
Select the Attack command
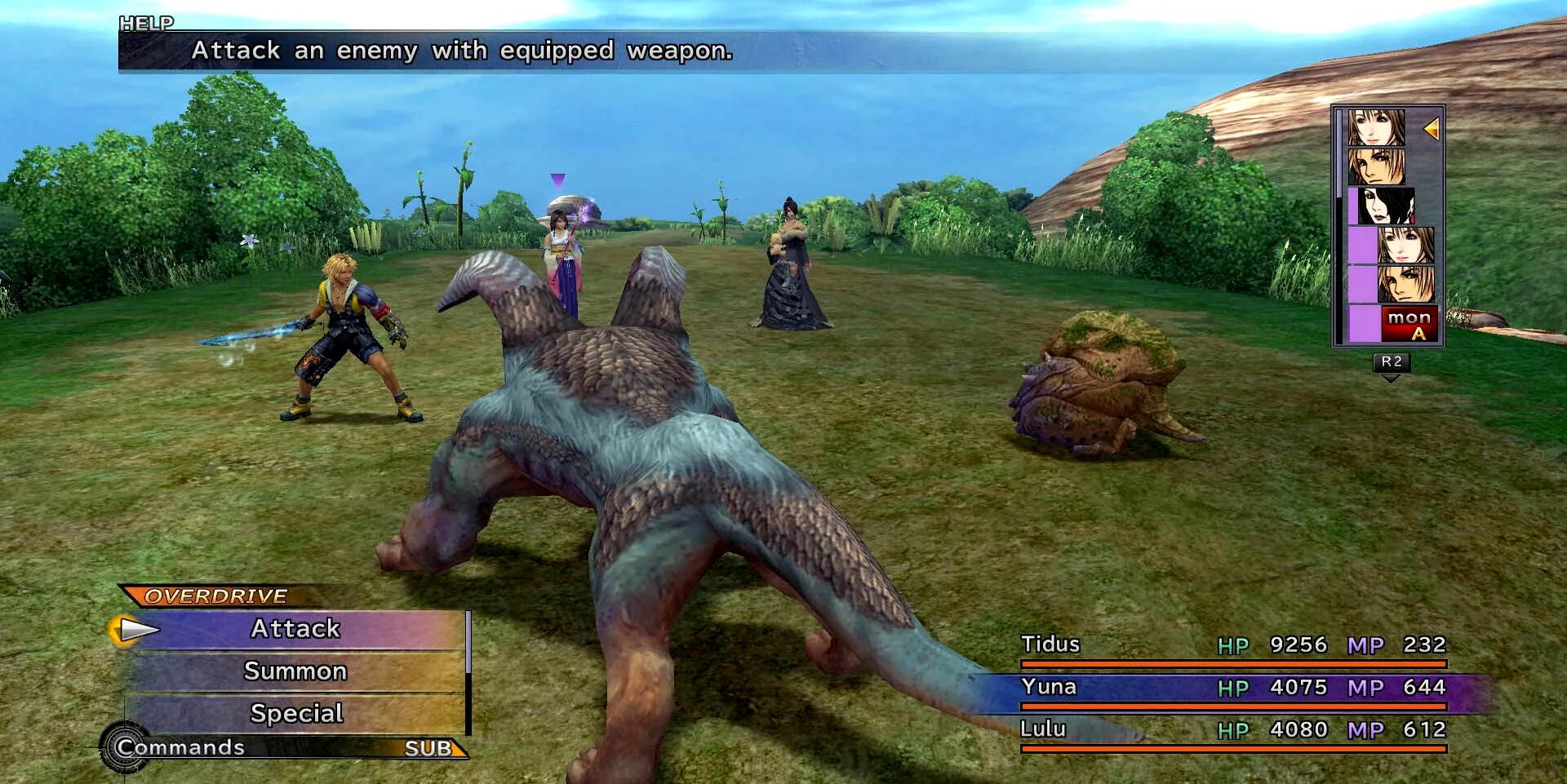tap(295, 629)
